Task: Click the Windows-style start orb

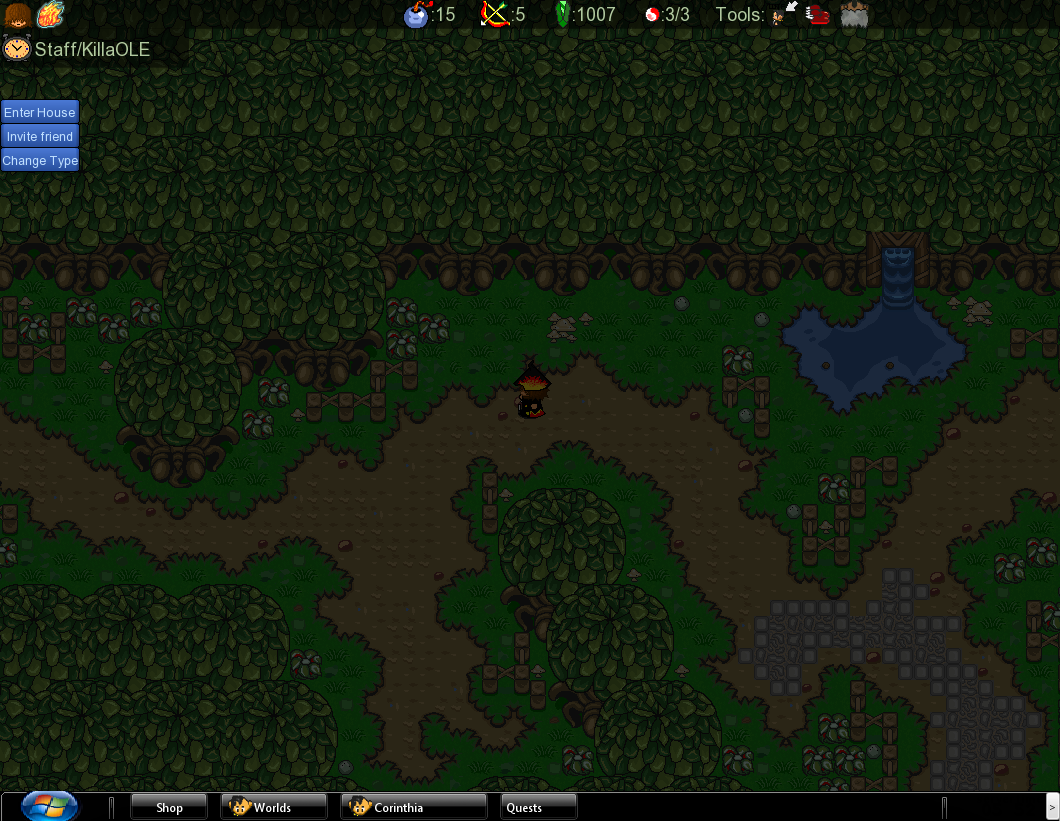Action: 50,806
